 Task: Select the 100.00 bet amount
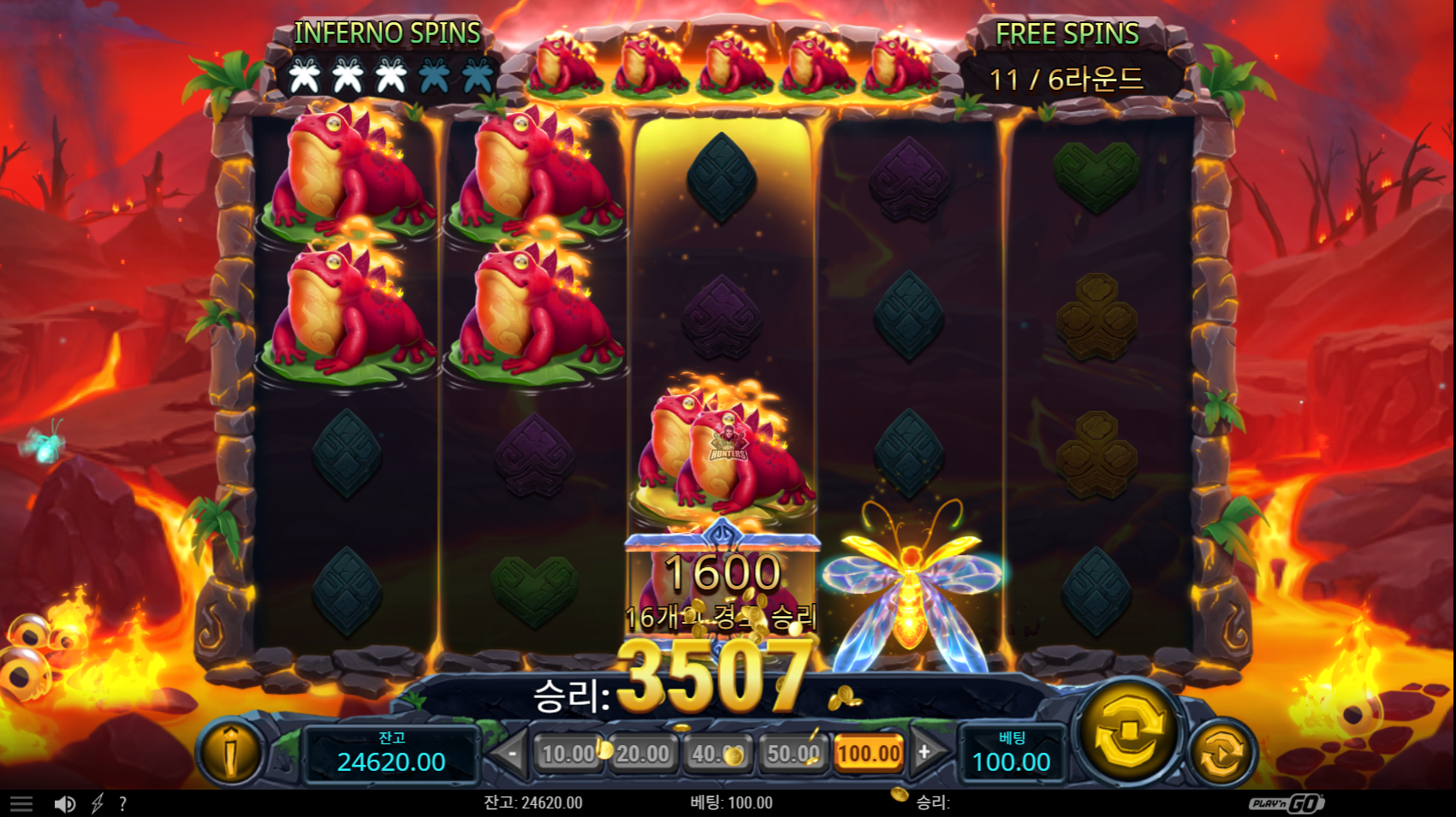869,754
